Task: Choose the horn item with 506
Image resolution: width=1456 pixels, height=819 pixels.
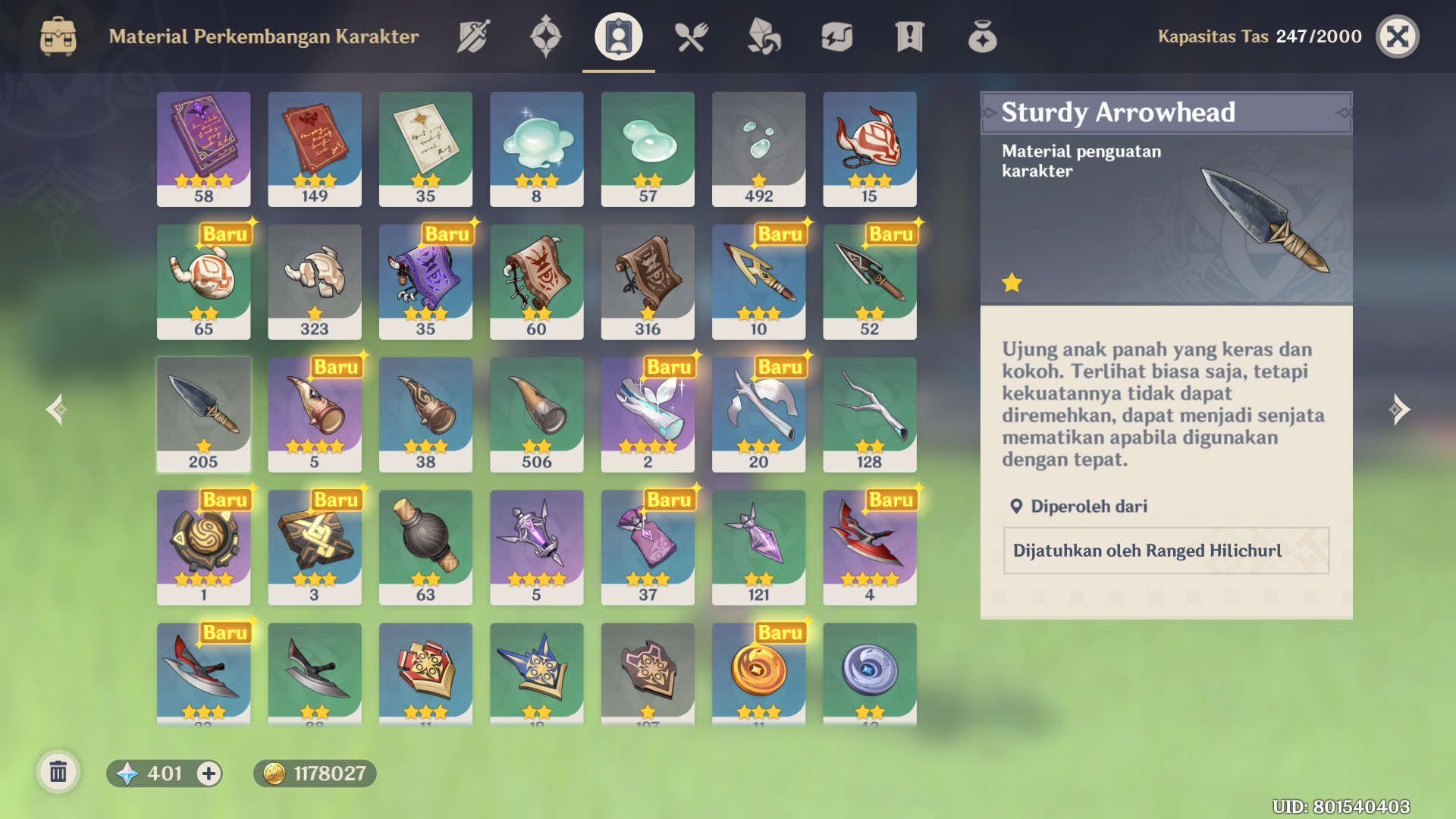Action: pyautogui.click(x=536, y=414)
